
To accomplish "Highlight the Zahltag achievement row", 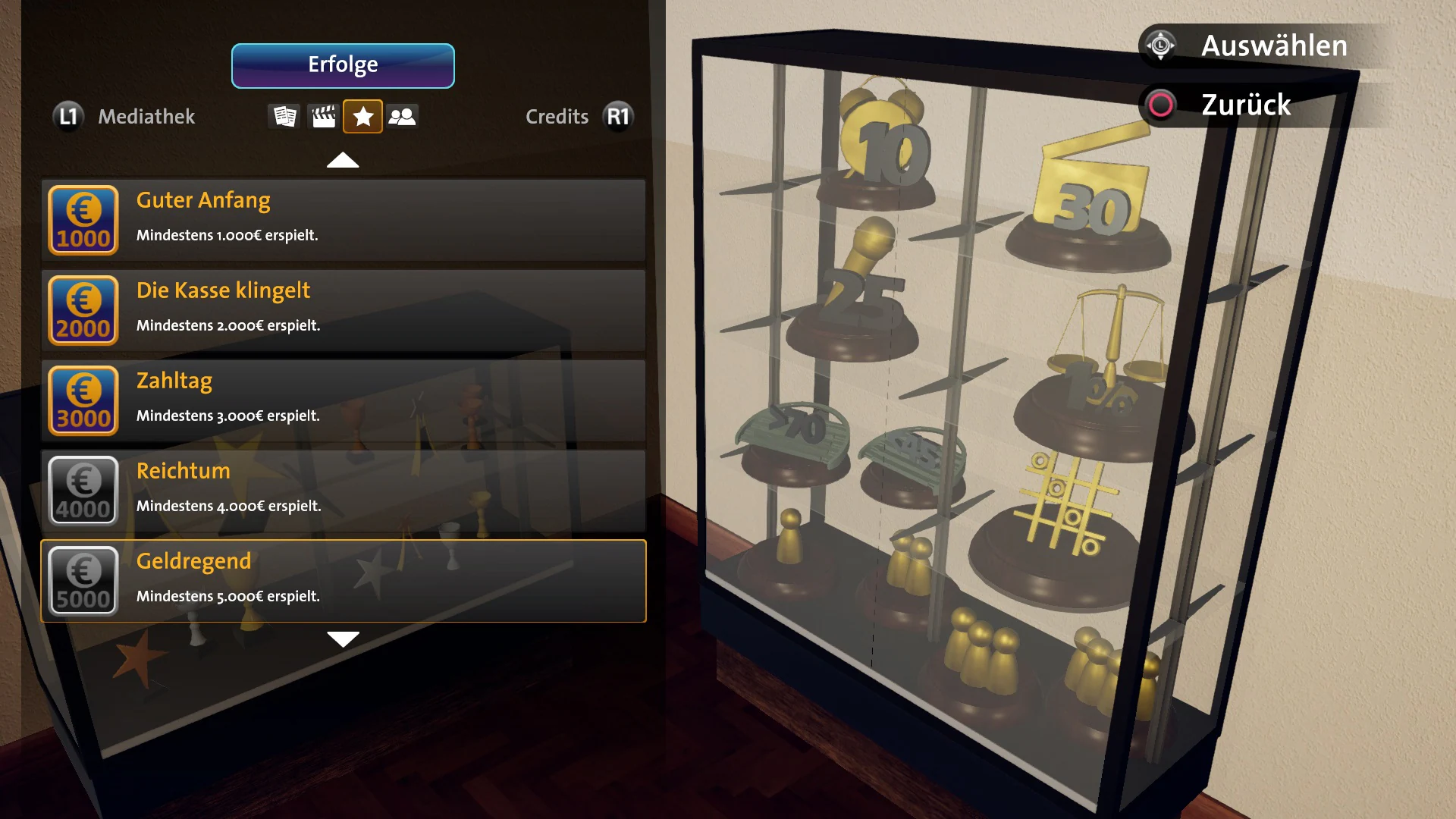I will point(343,400).
